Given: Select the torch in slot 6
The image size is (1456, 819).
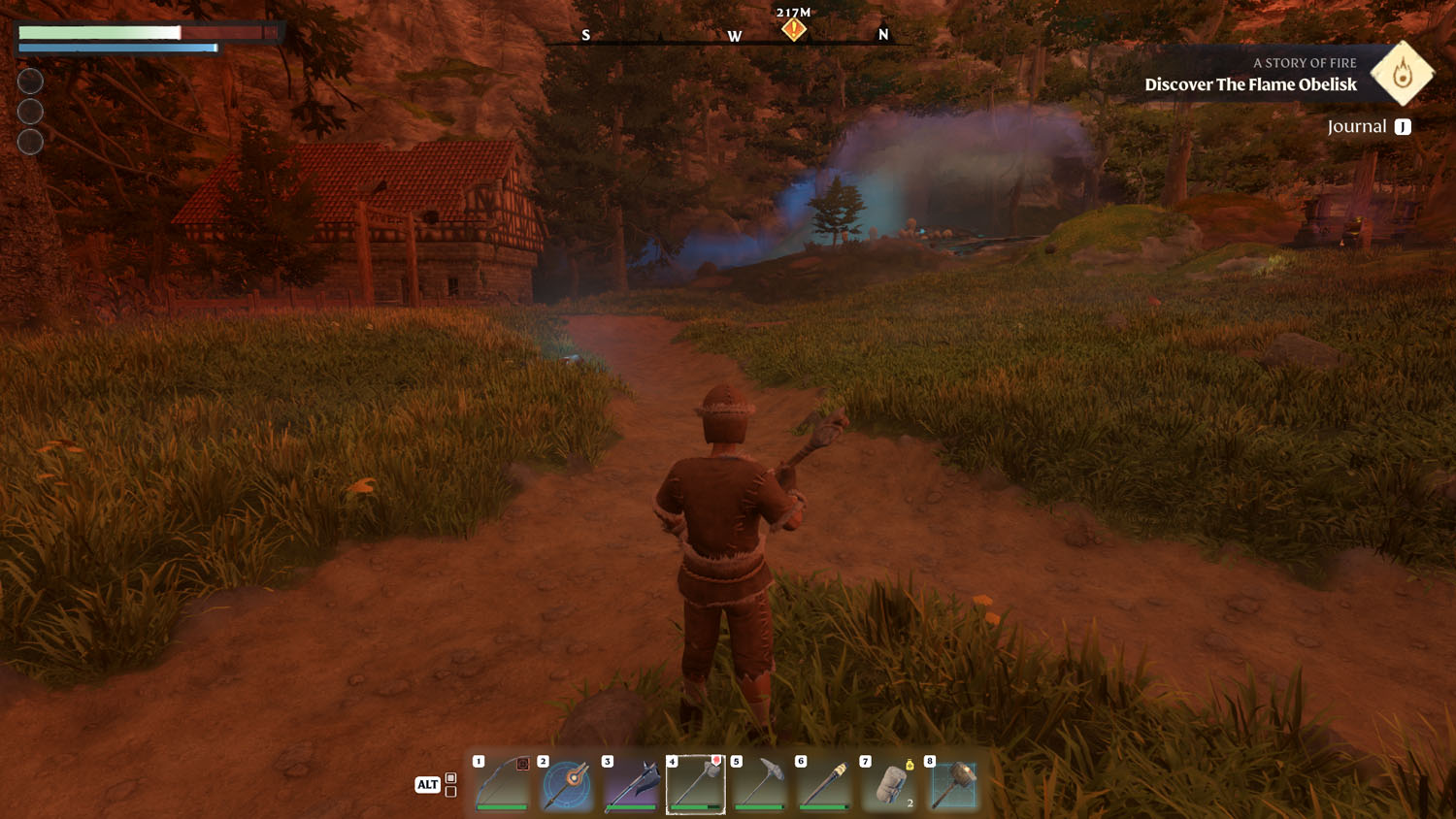Looking at the screenshot, I should 825,784.
